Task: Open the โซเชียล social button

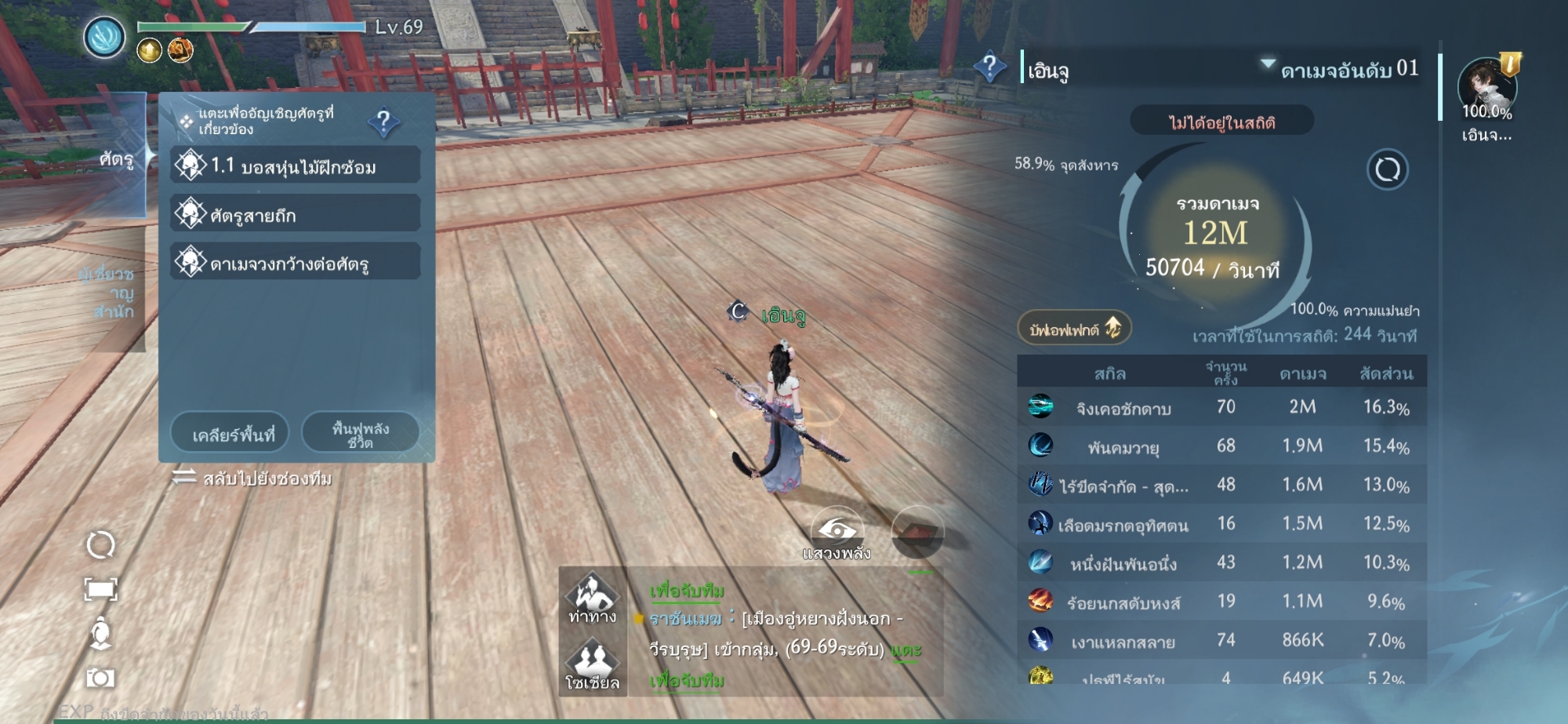Action: pyautogui.click(x=593, y=665)
